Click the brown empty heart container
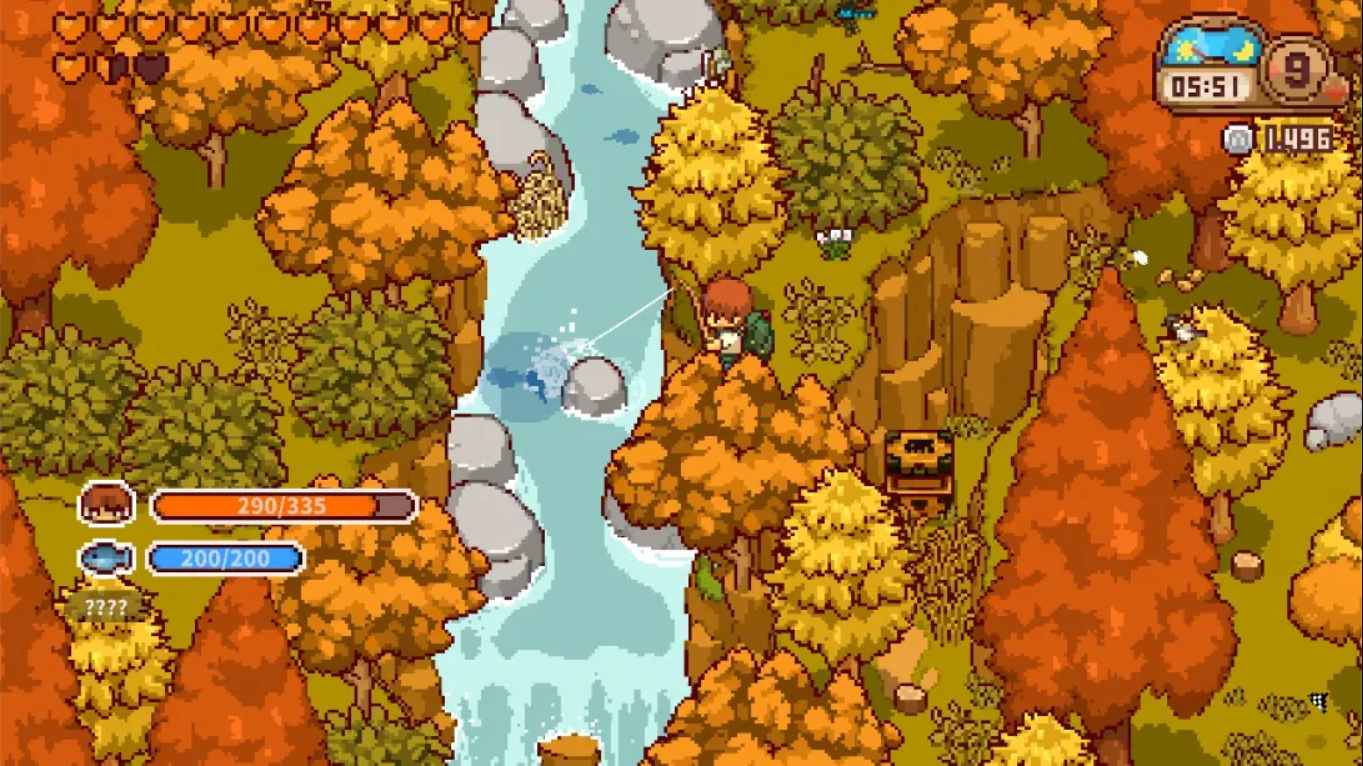This screenshot has width=1363, height=766. tap(150, 68)
